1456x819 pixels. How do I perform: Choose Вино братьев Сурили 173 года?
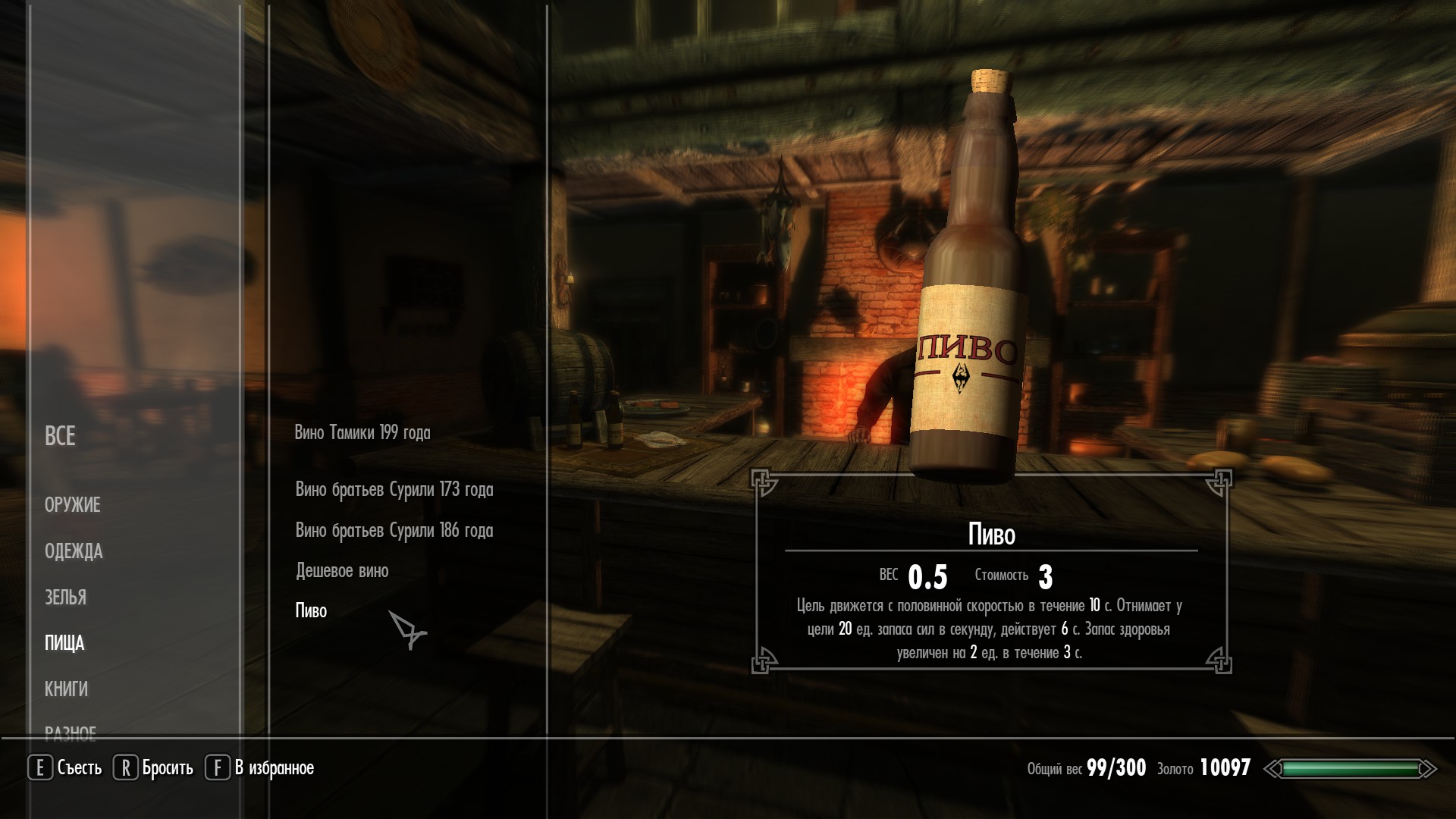(x=394, y=490)
